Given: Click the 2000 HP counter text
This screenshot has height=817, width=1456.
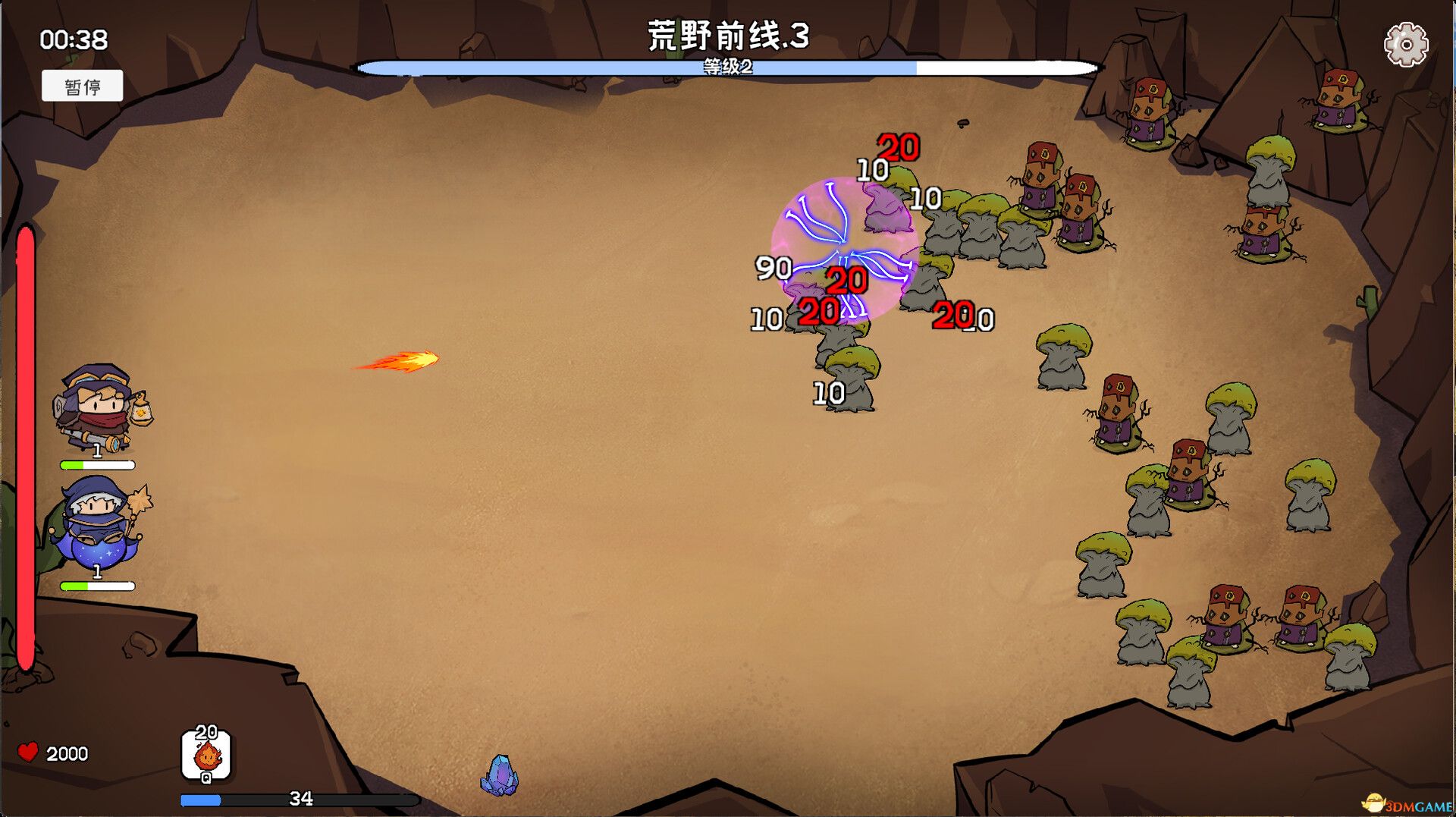Looking at the screenshot, I should pos(67,753).
